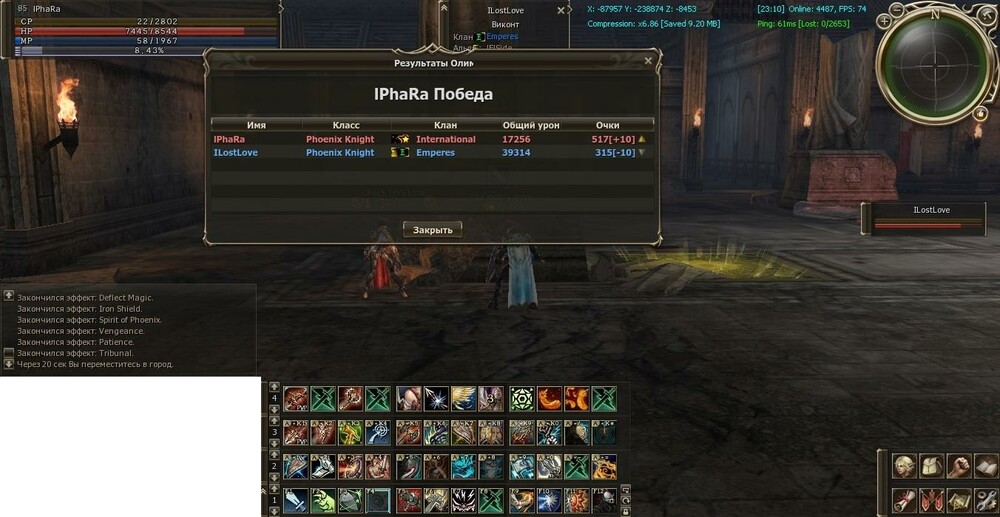Open the actions fist icon
The image size is (1000, 517).
(958, 466)
